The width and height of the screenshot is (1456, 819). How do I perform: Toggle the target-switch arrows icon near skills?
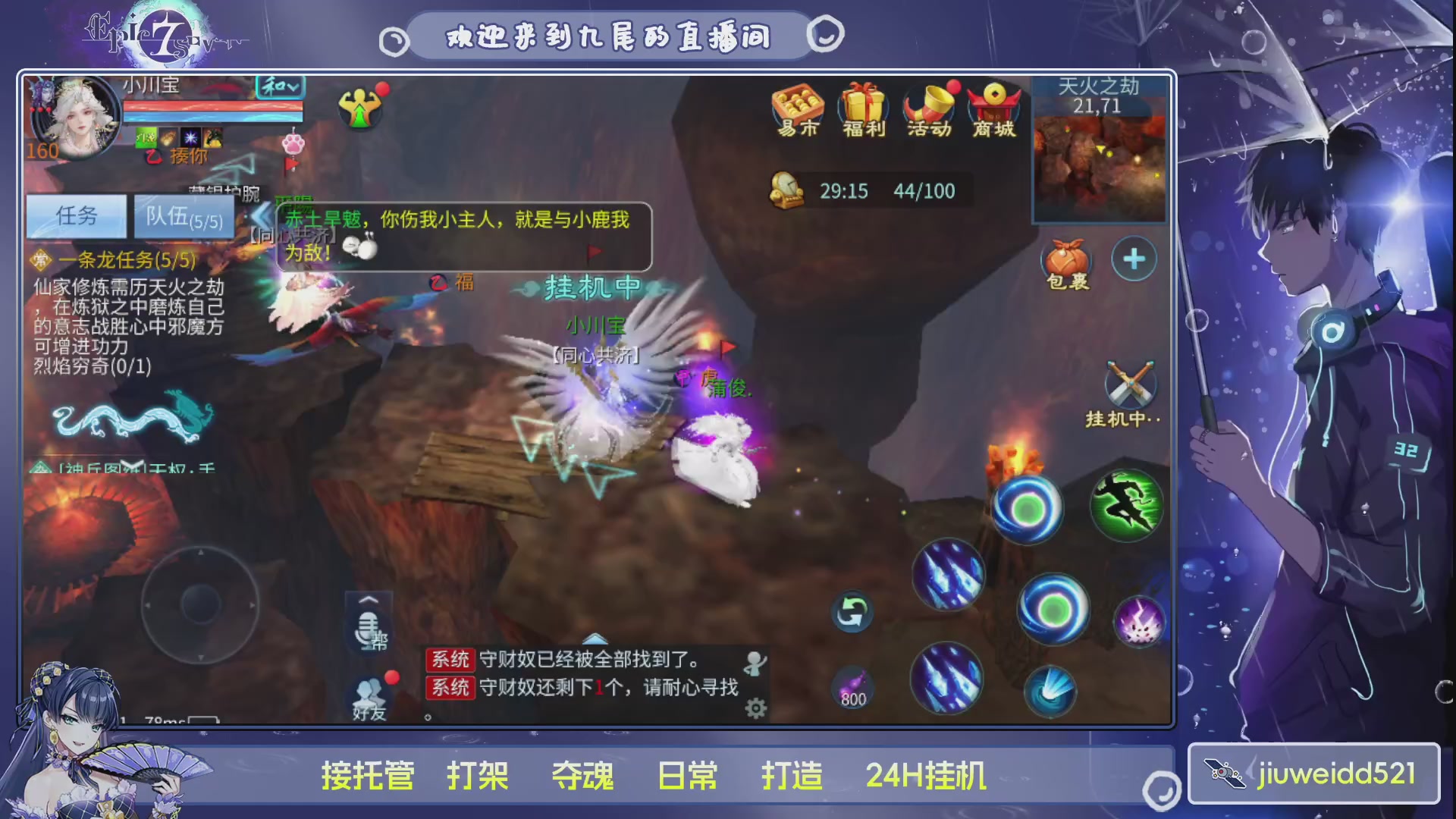(851, 610)
